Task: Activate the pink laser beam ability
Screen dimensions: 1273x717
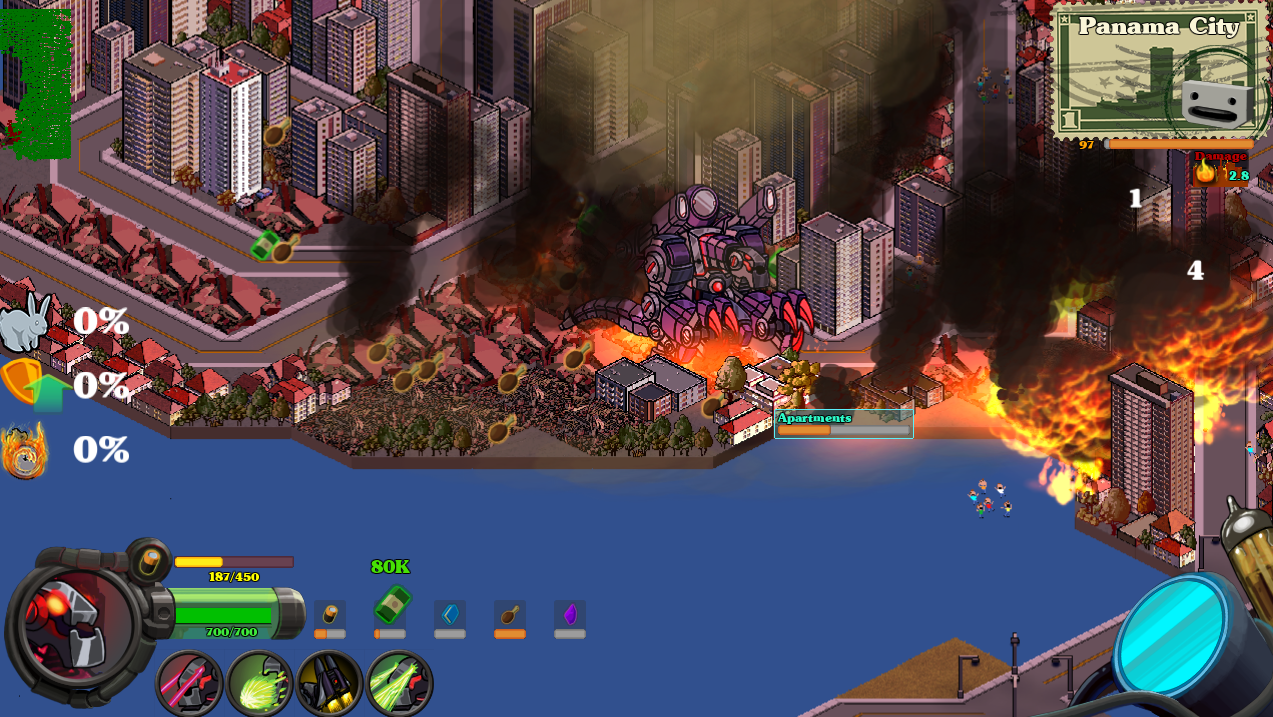Action: pyautogui.click(x=189, y=684)
